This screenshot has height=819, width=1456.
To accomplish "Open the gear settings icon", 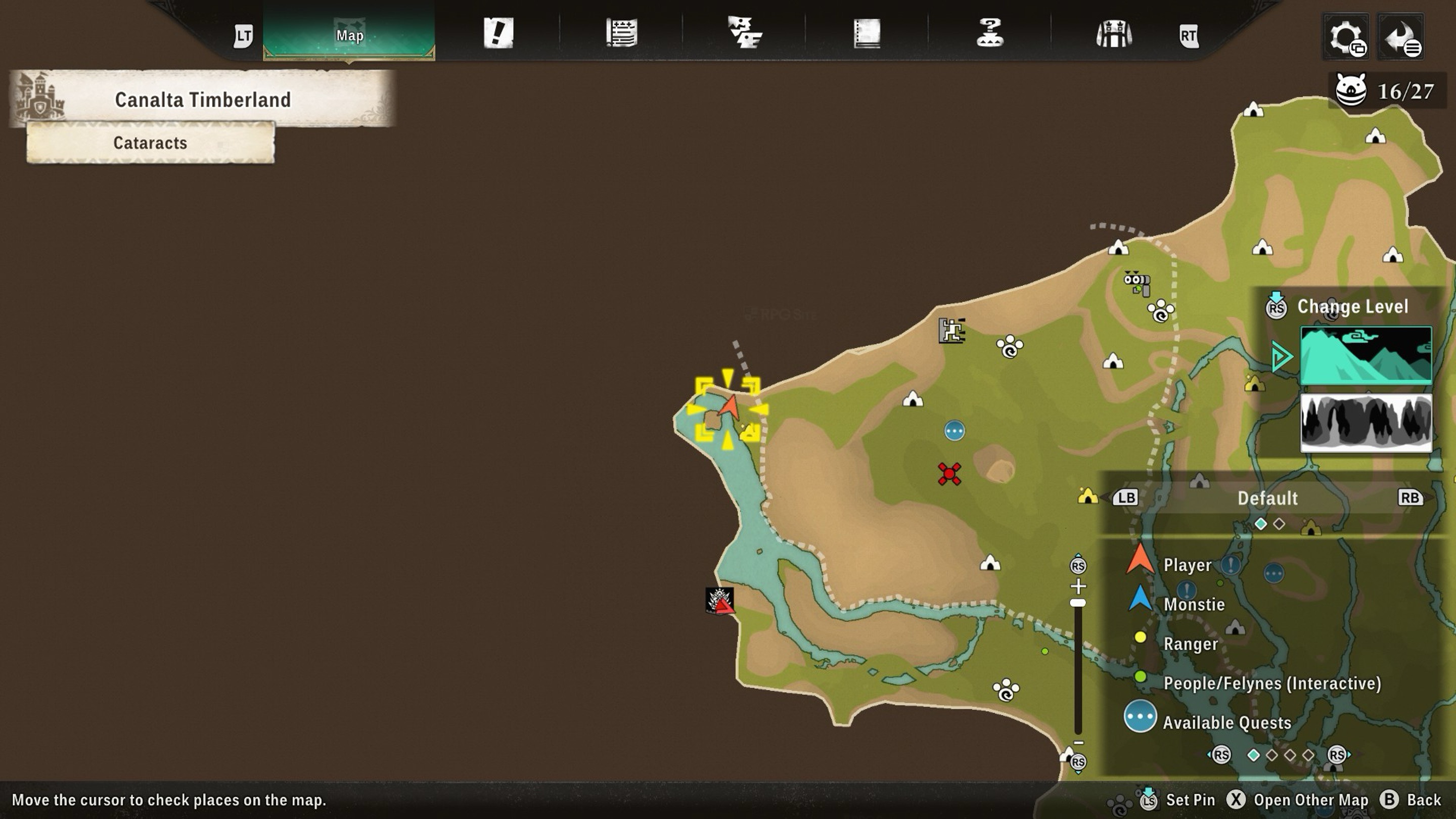I will pos(1346,37).
